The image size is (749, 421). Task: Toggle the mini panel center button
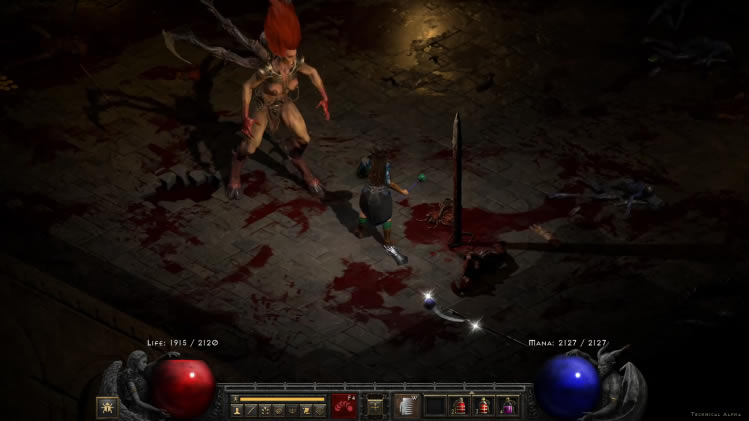pos(375,406)
